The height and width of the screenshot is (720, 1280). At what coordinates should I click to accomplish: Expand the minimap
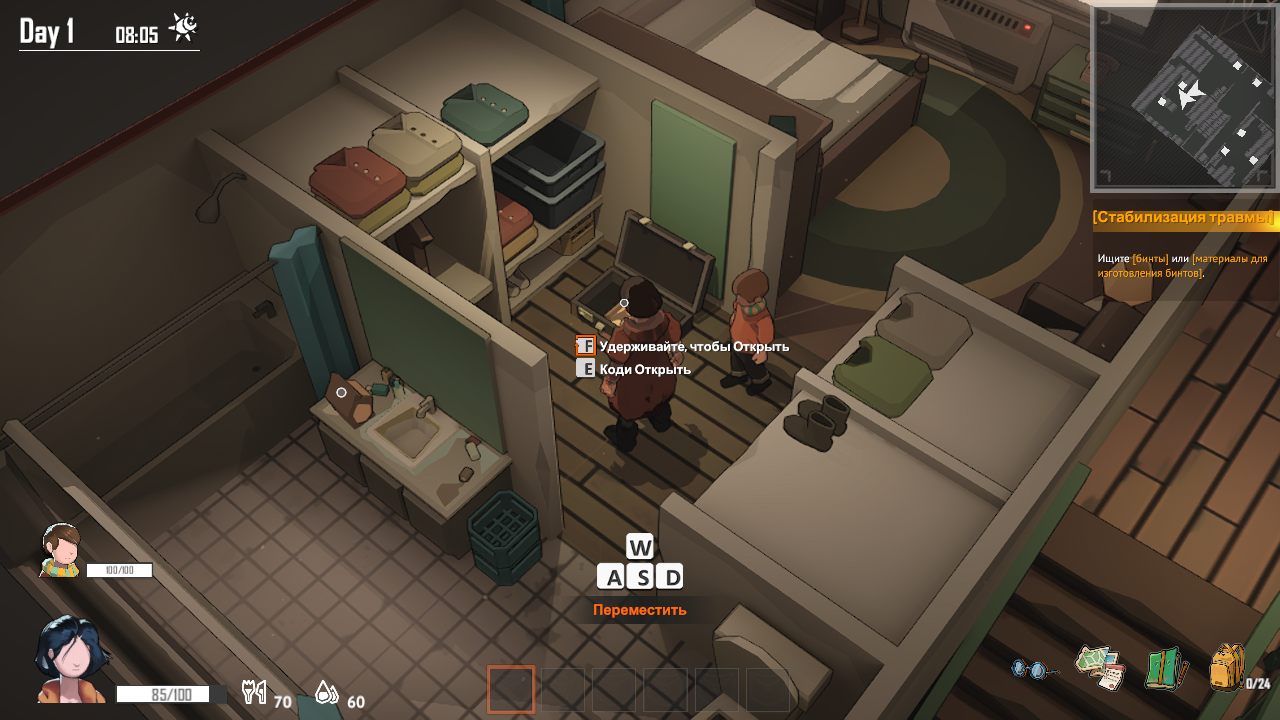[x=1184, y=98]
